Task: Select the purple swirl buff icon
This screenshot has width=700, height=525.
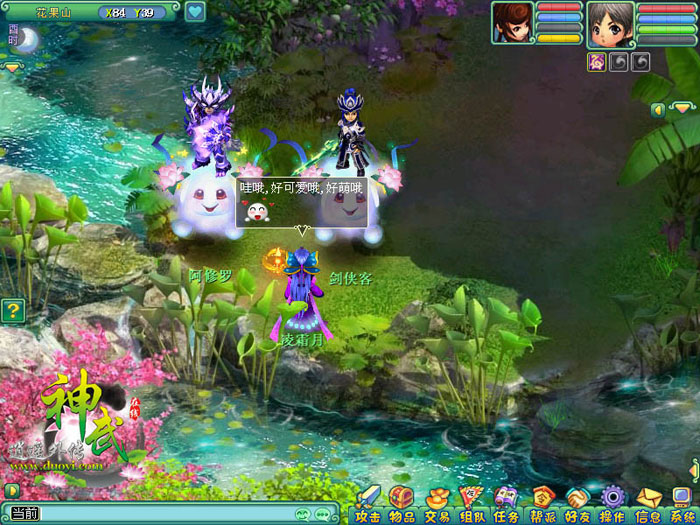Action: click(596, 62)
